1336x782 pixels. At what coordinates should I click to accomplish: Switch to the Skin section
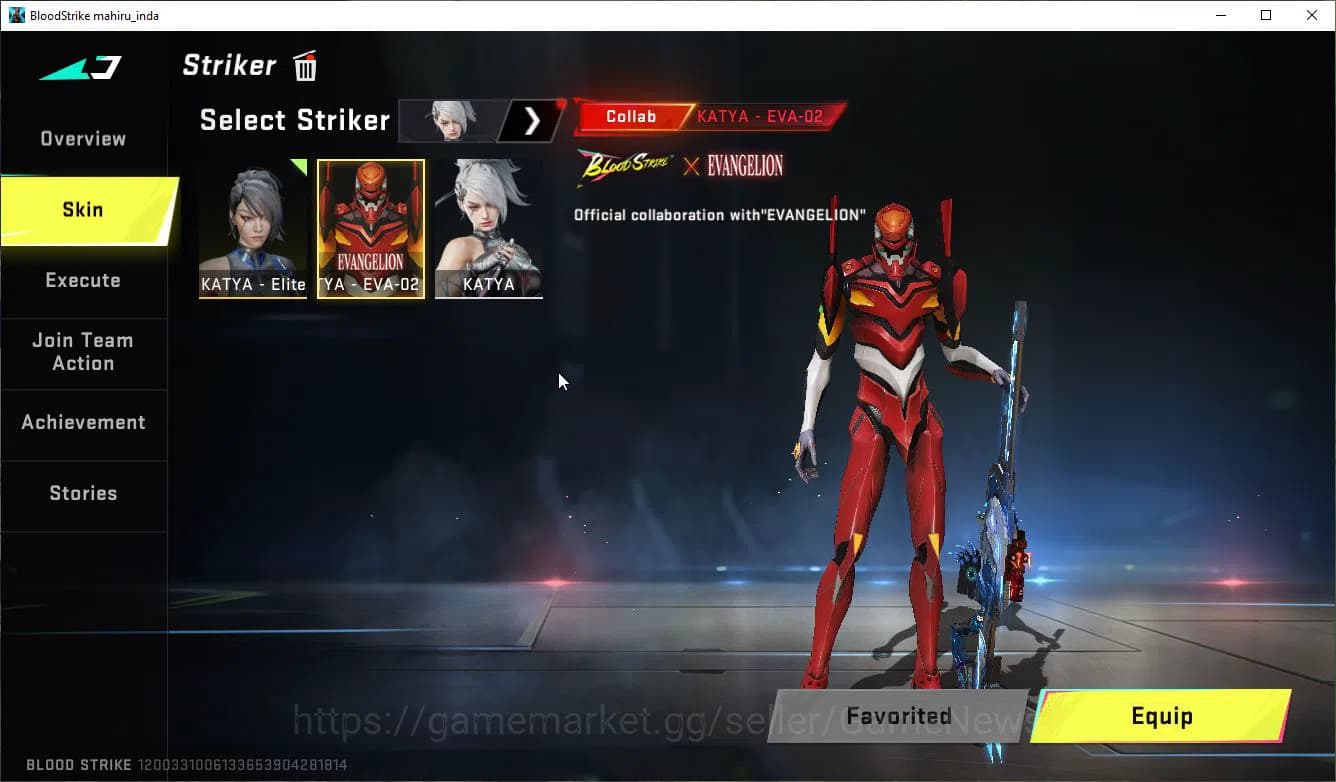pos(81,210)
